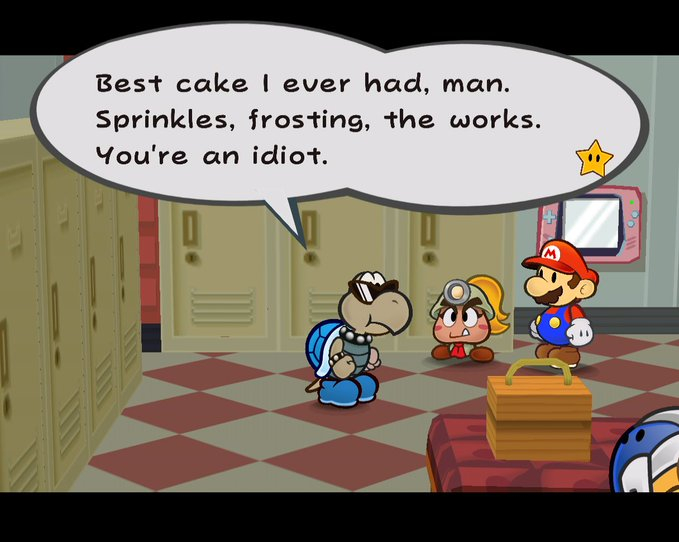Click the star icon to continue dialogue
Image resolution: width=679 pixels, height=542 pixels.
click(593, 158)
